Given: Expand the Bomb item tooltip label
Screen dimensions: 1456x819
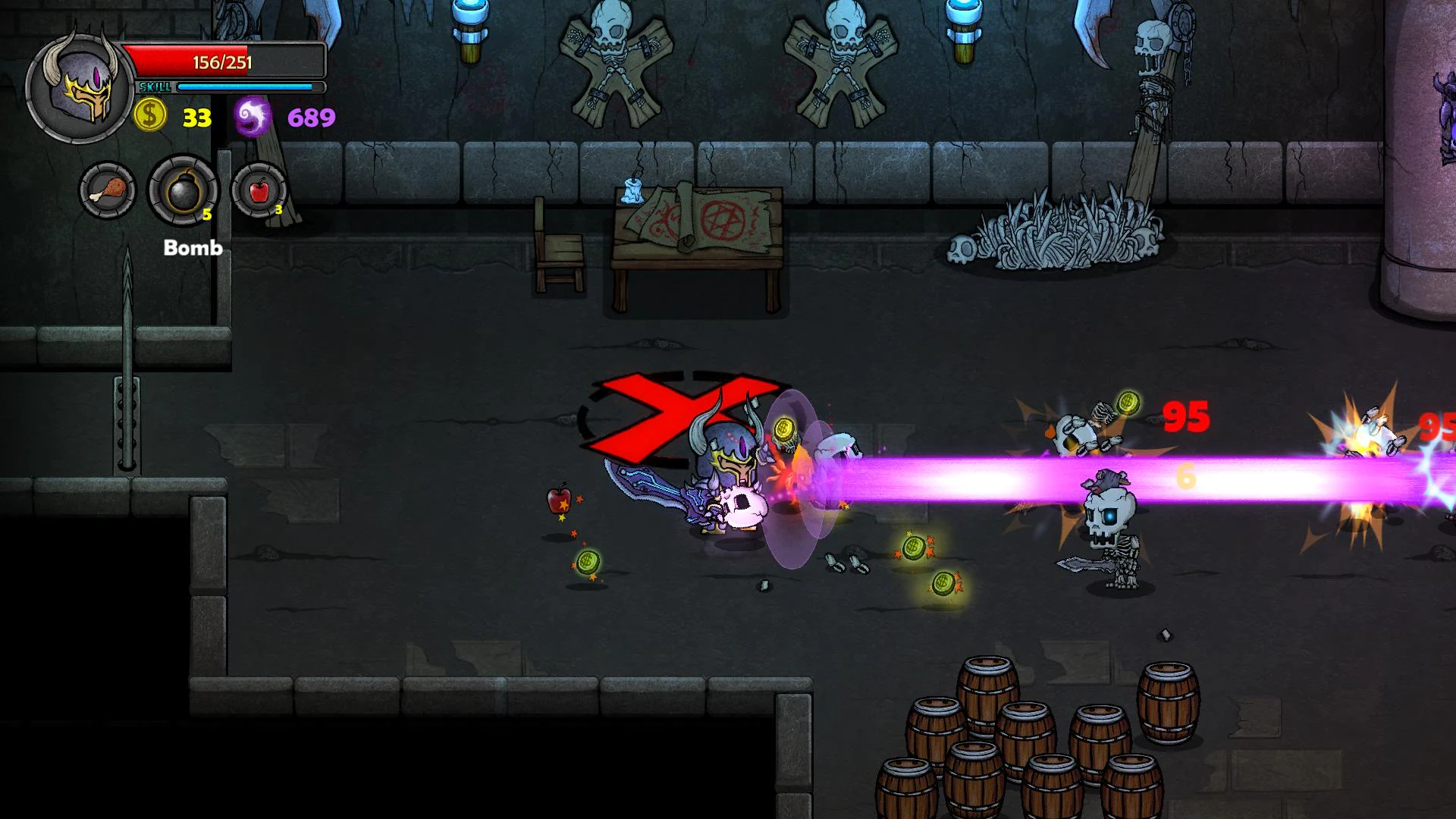Looking at the screenshot, I should [x=193, y=248].
